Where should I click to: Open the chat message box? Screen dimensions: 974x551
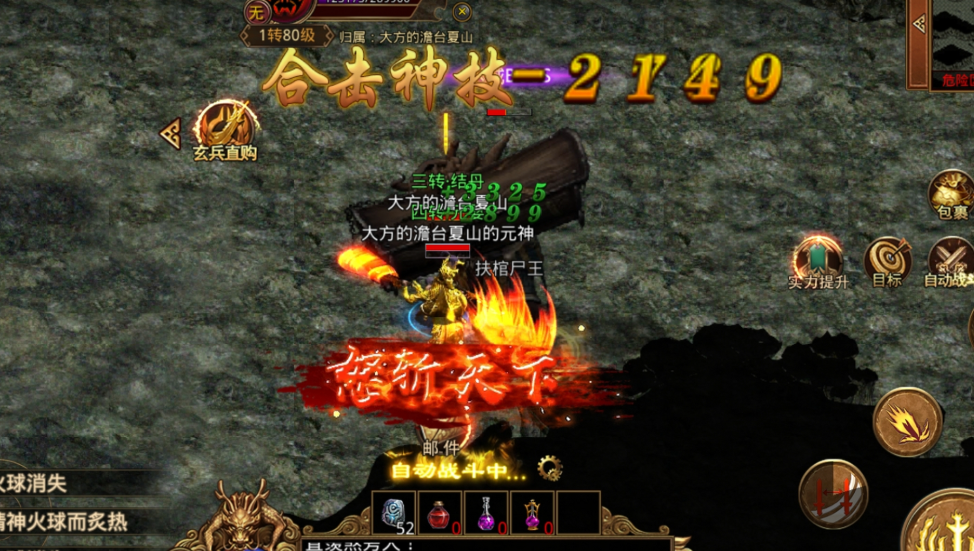point(480,545)
